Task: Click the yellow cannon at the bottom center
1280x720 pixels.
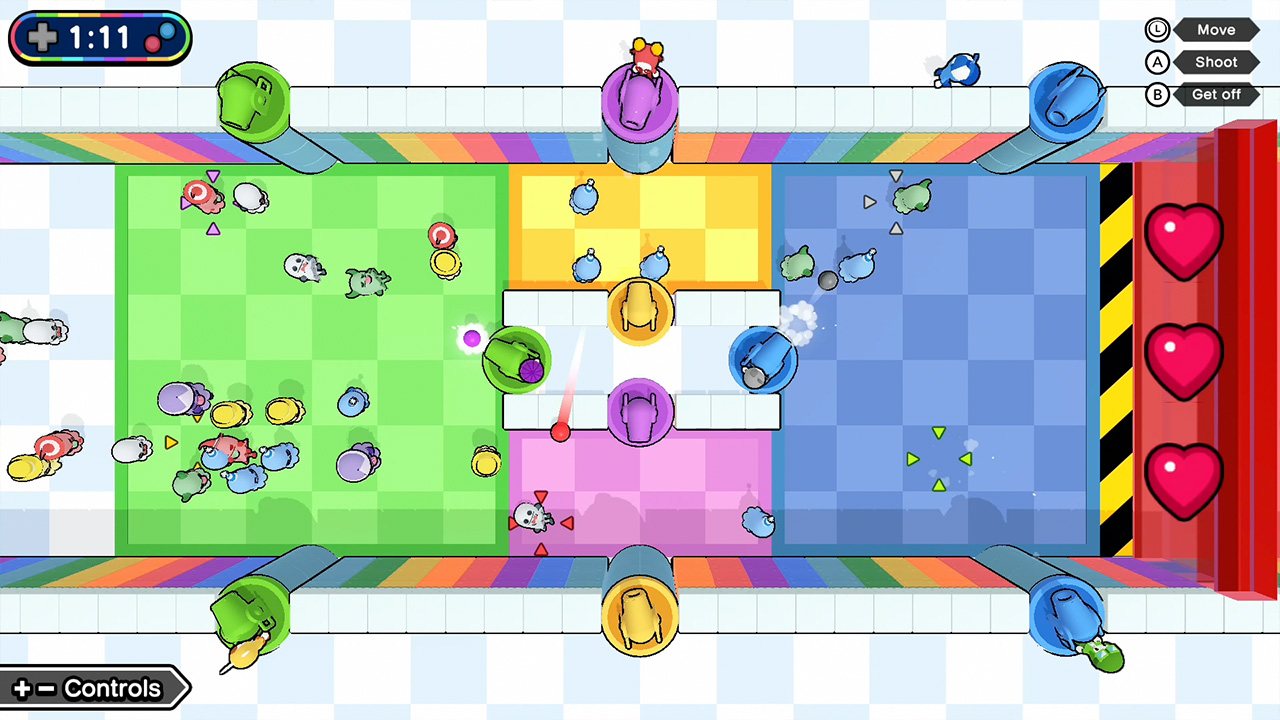Action: point(640,615)
